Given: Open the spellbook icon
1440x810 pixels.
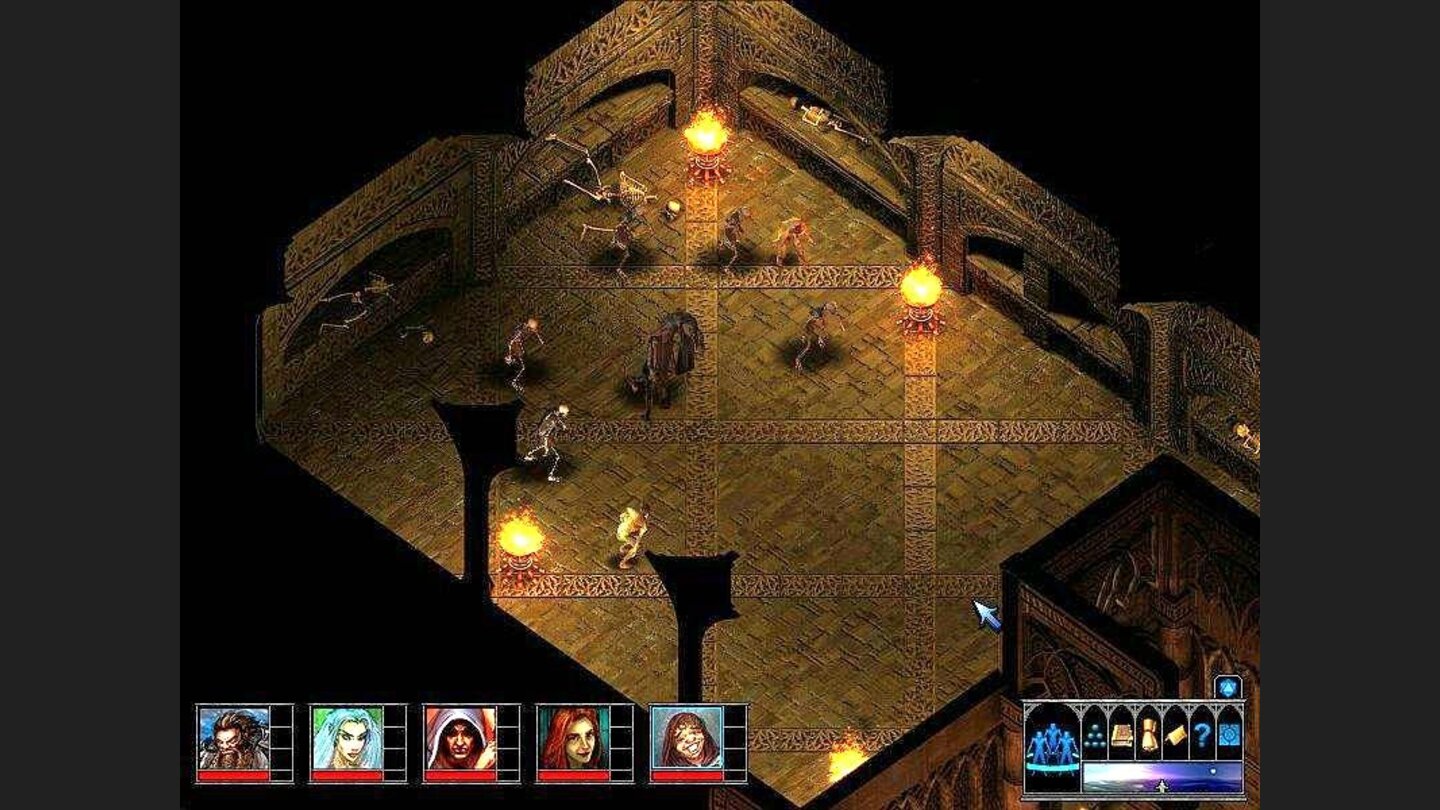Looking at the screenshot, I should click(x=1121, y=733).
